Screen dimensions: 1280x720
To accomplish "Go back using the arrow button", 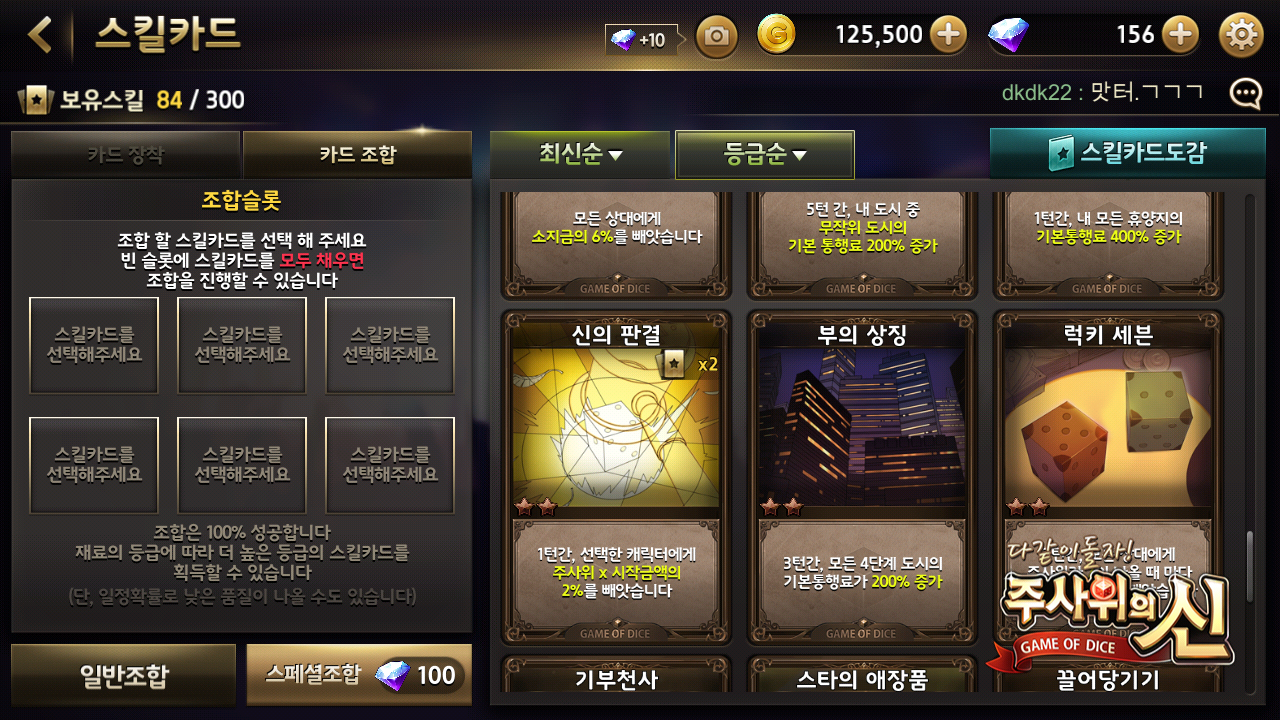I will point(40,35).
